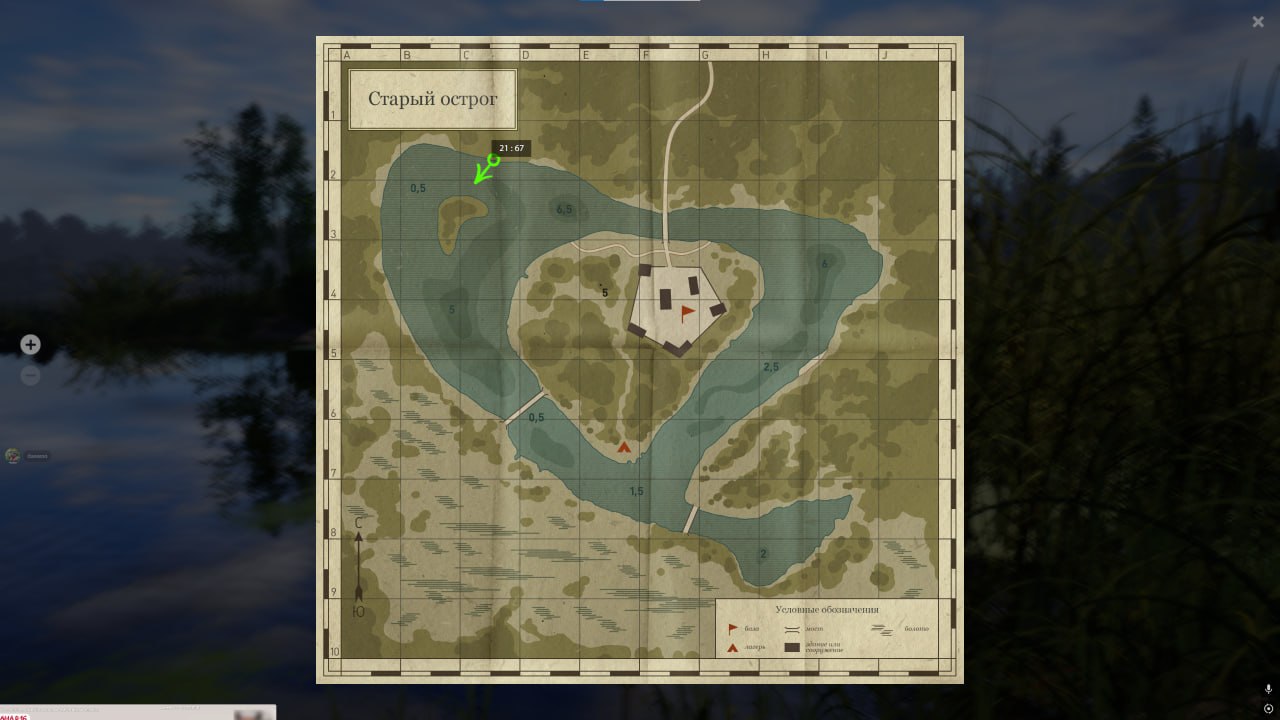Click the building symbol in the legend

(791, 646)
